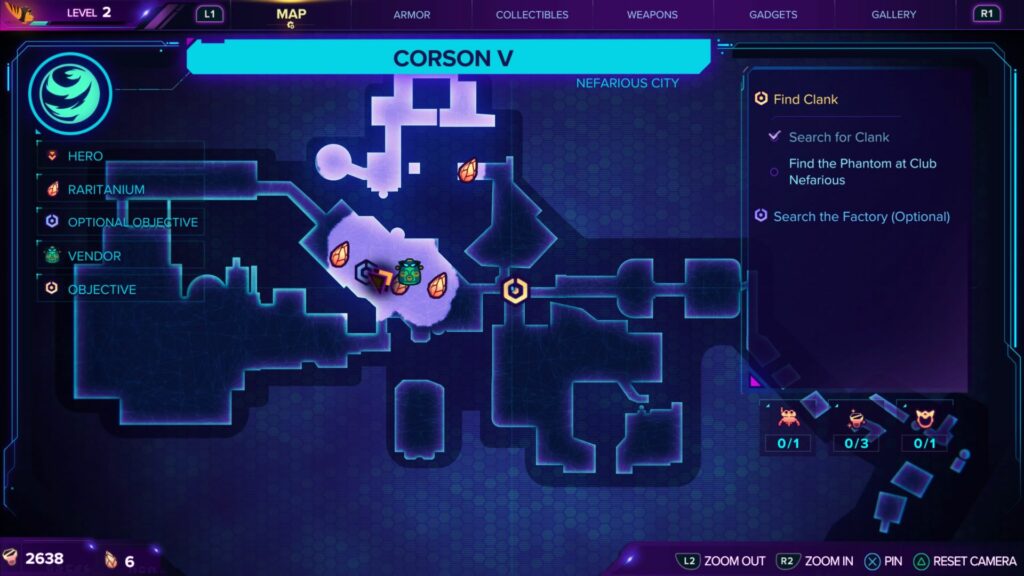
Task: Toggle the Objective legend entry
Action: 101,289
